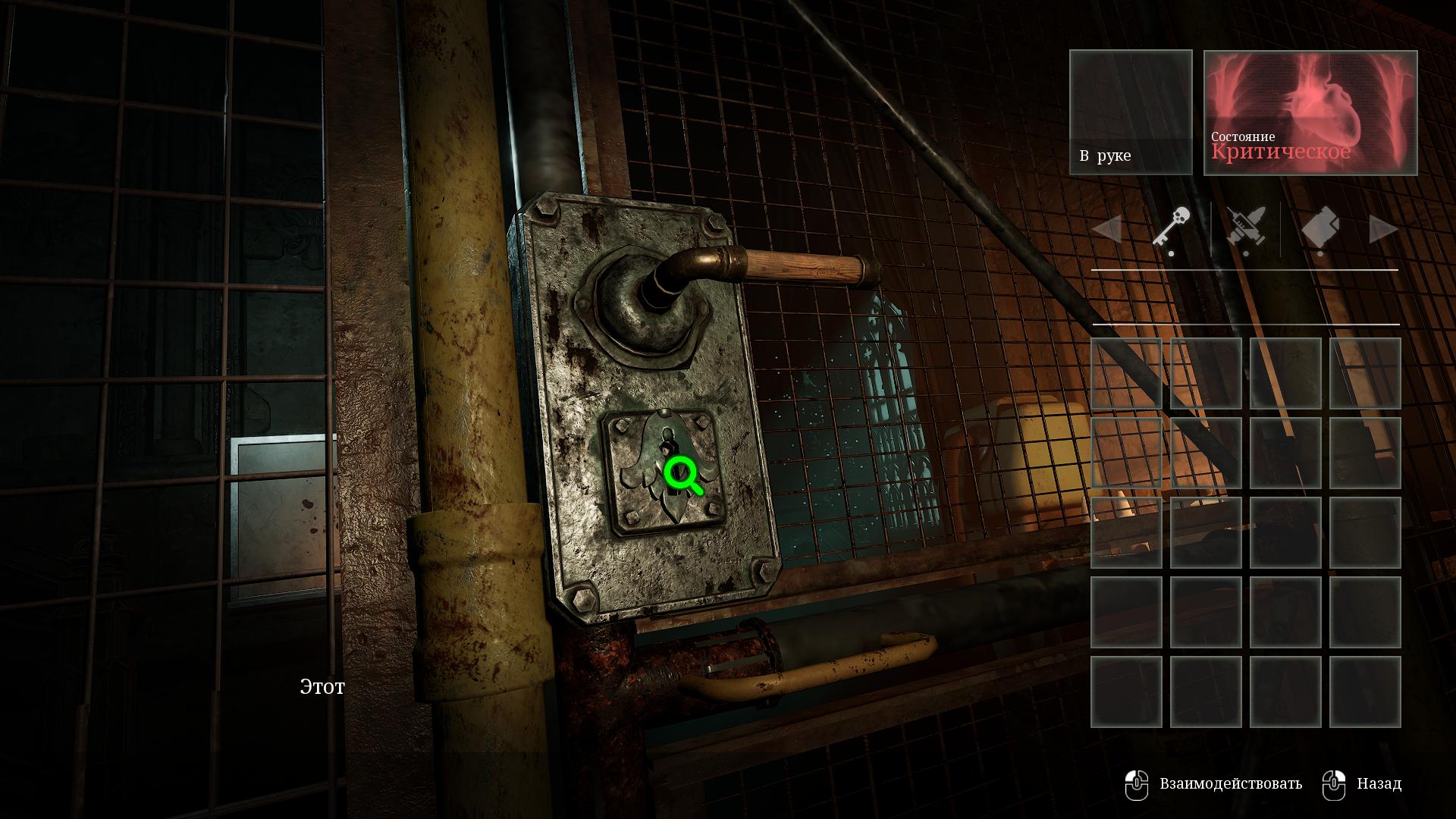The image size is (1456, 819).
Task: Select the "В руке" in-hand slot
Action: point(1131,112)
